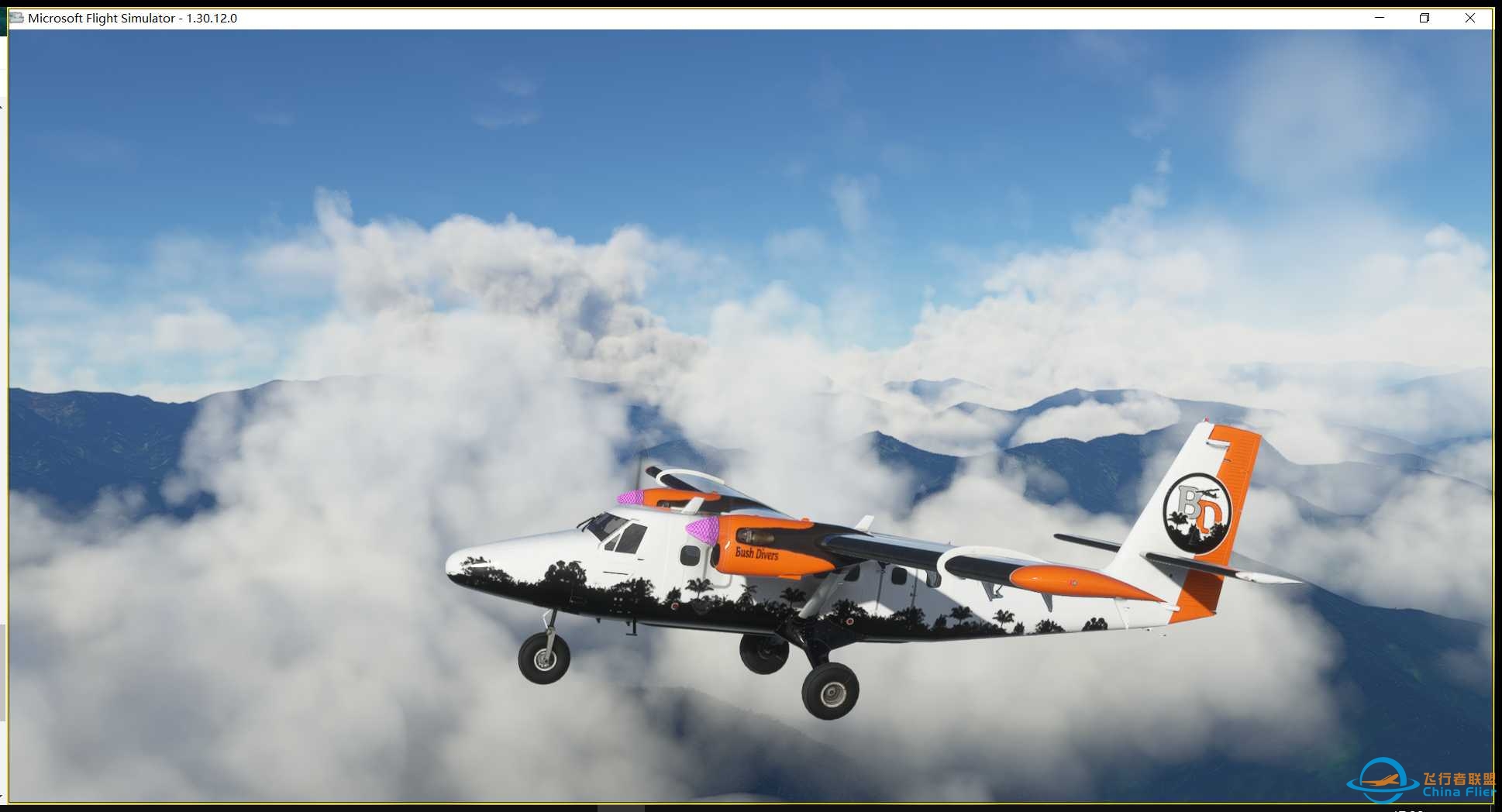Minimize the Flight Simulator window
1502x812 pixels.
[1380, 18]
